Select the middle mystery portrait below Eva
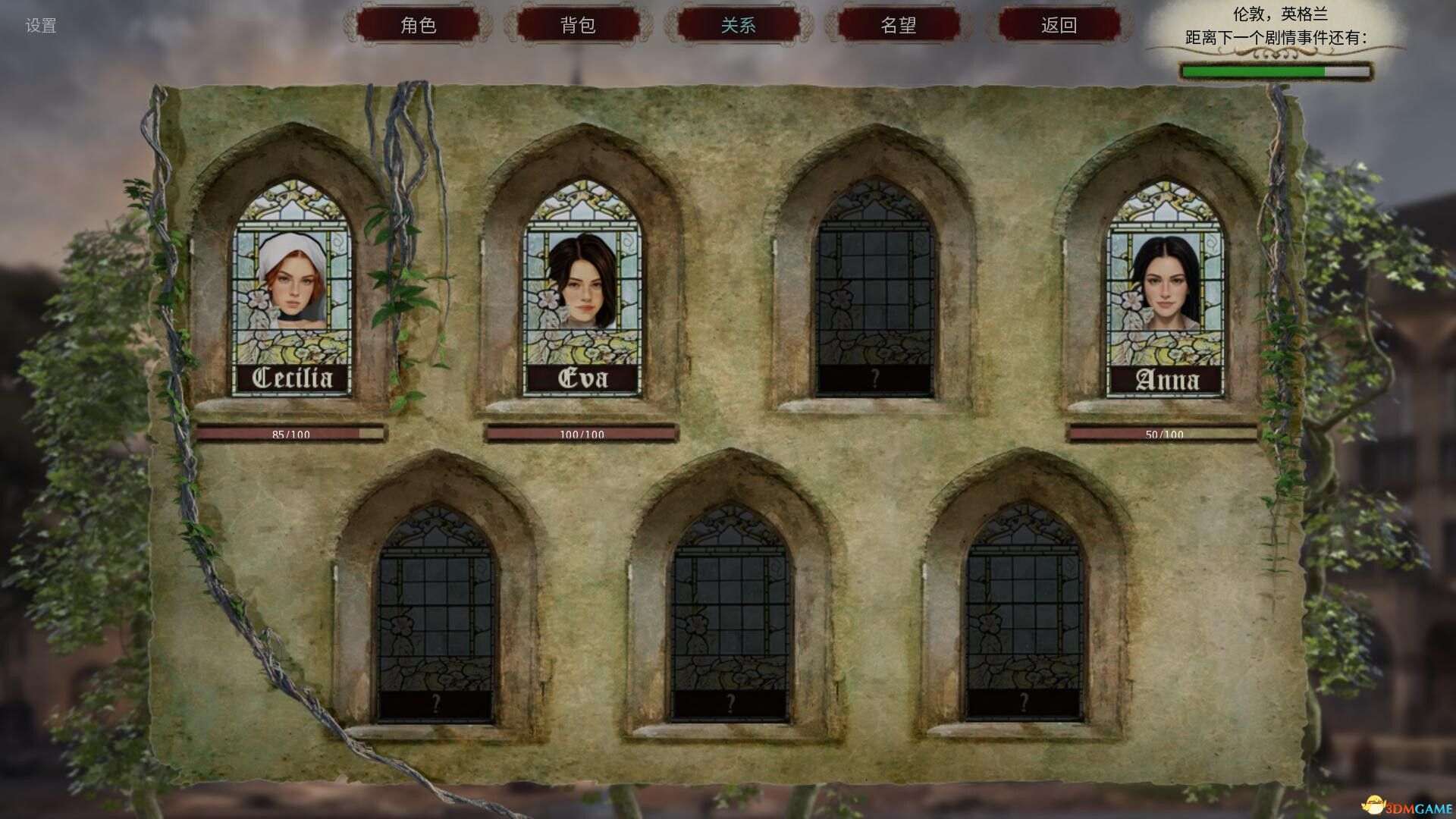 (x=732, y=622)
